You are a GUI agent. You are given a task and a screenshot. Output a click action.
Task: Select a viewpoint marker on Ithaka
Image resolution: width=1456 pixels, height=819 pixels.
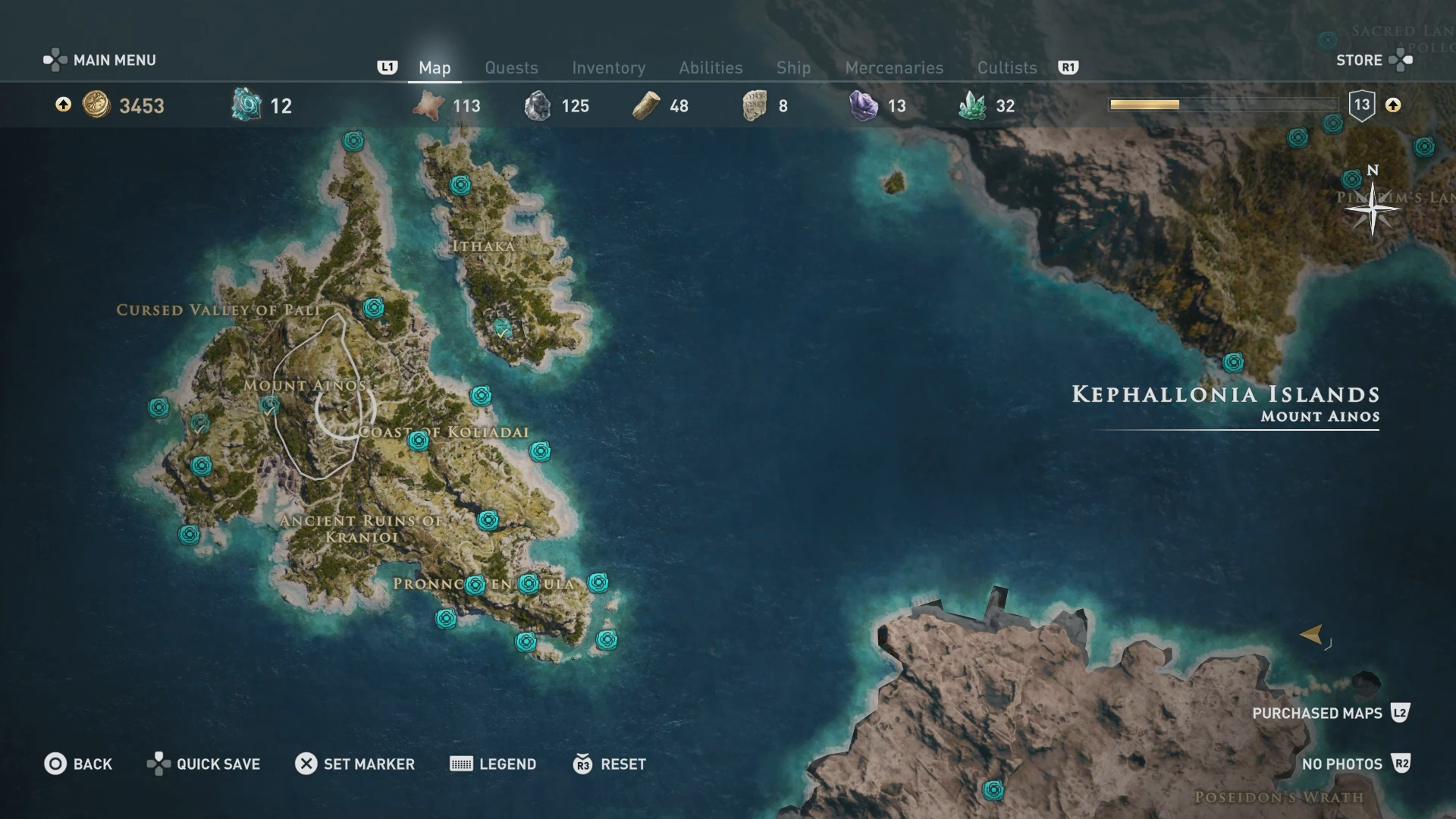460,184
